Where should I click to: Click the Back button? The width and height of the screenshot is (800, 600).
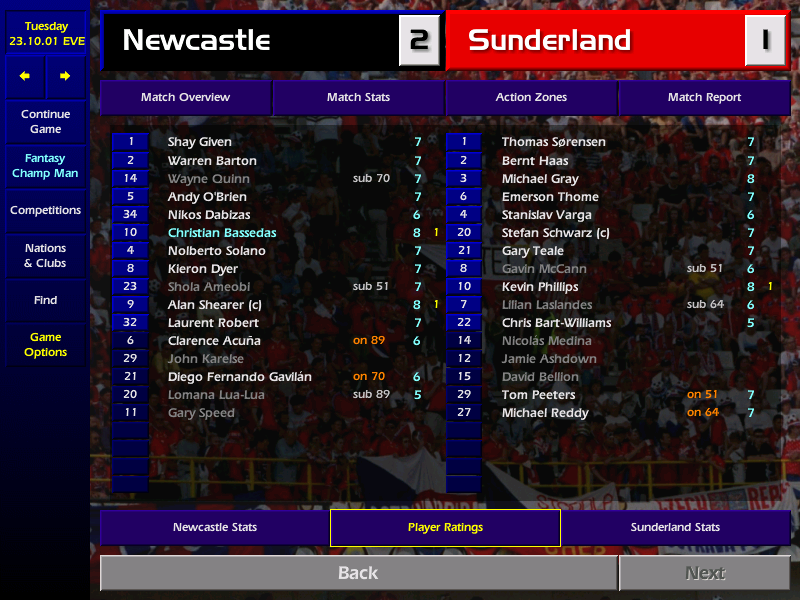[358, 573]
